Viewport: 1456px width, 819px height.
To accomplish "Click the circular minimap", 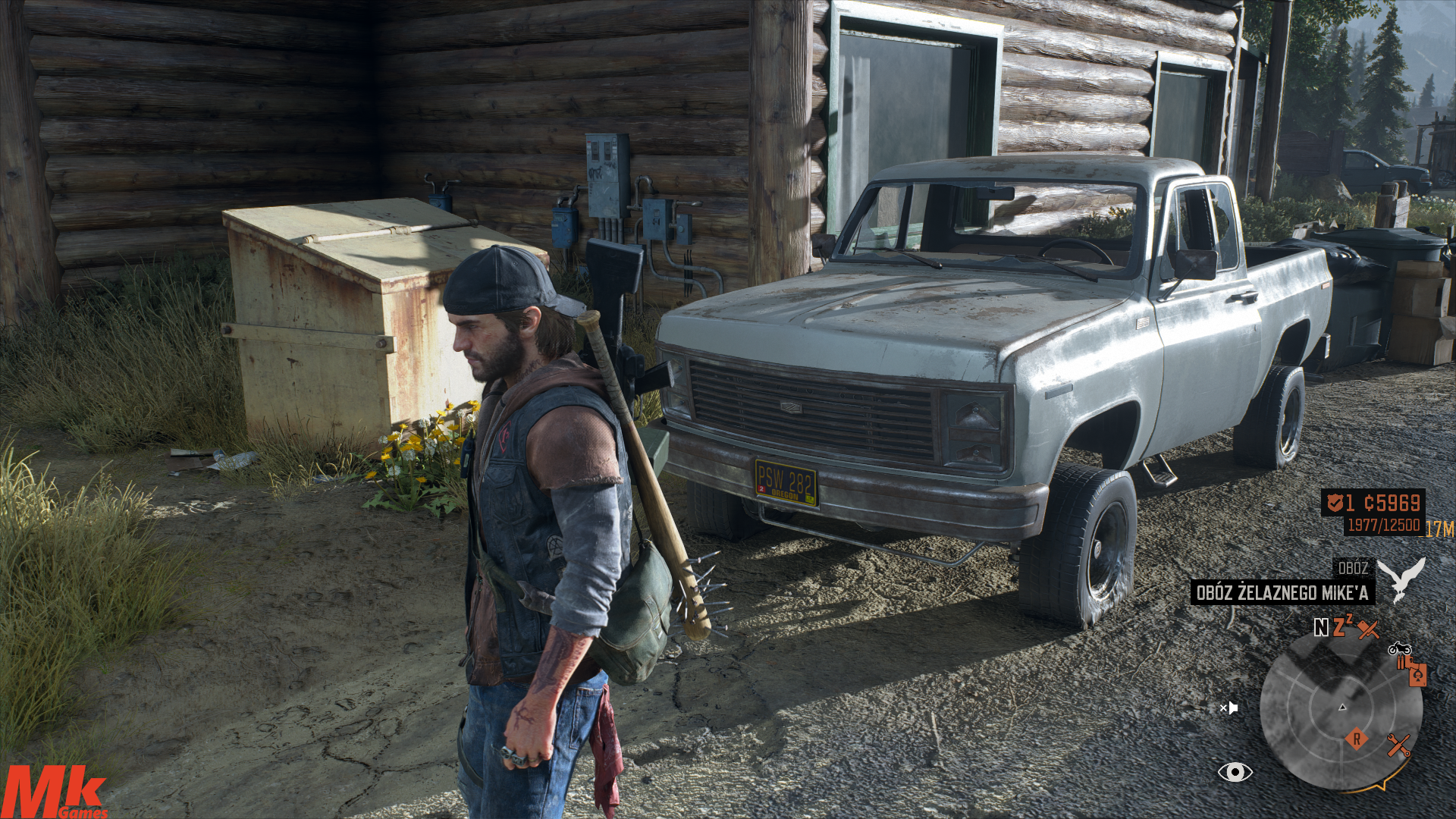I will 1341,710.
